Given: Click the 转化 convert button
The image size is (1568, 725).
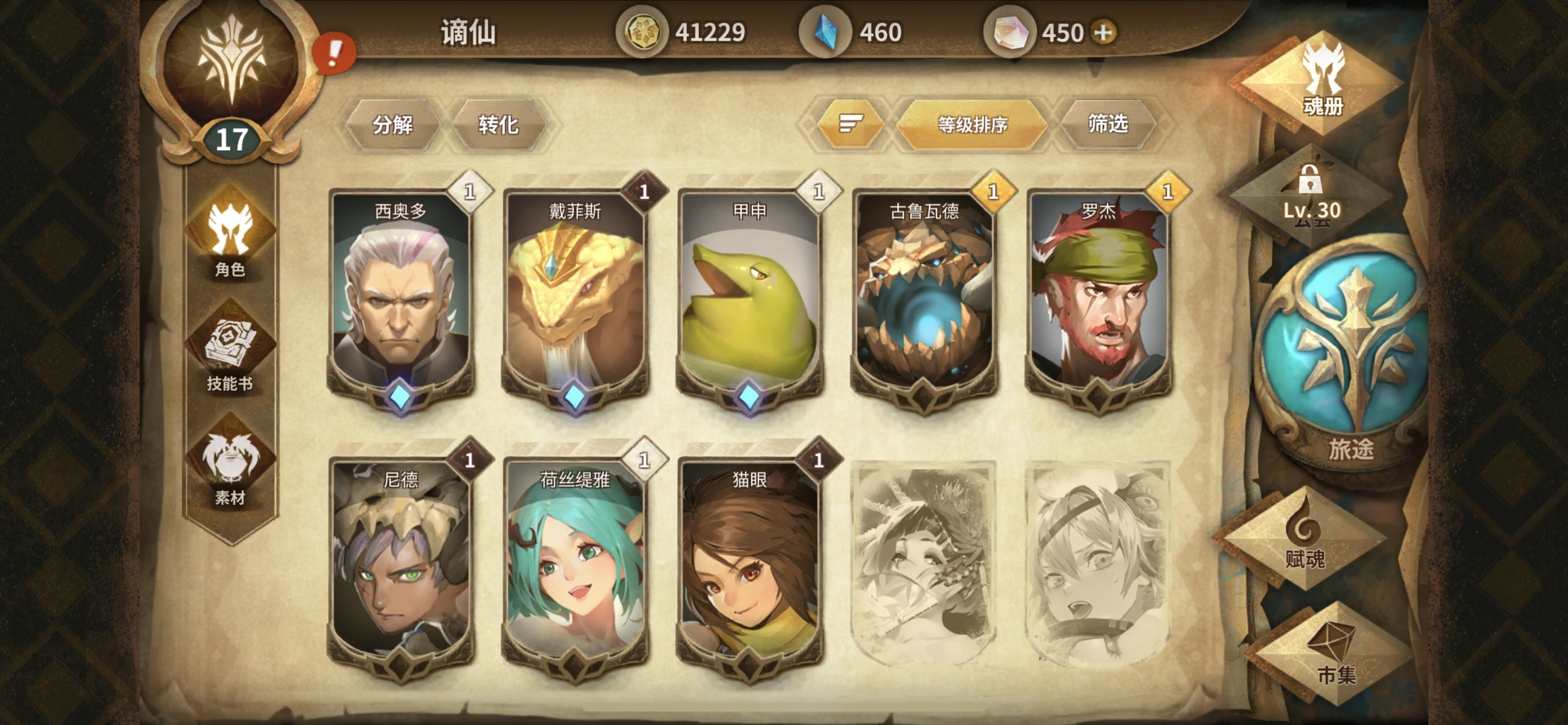Looking at the screenshot, I should [499, 125].
